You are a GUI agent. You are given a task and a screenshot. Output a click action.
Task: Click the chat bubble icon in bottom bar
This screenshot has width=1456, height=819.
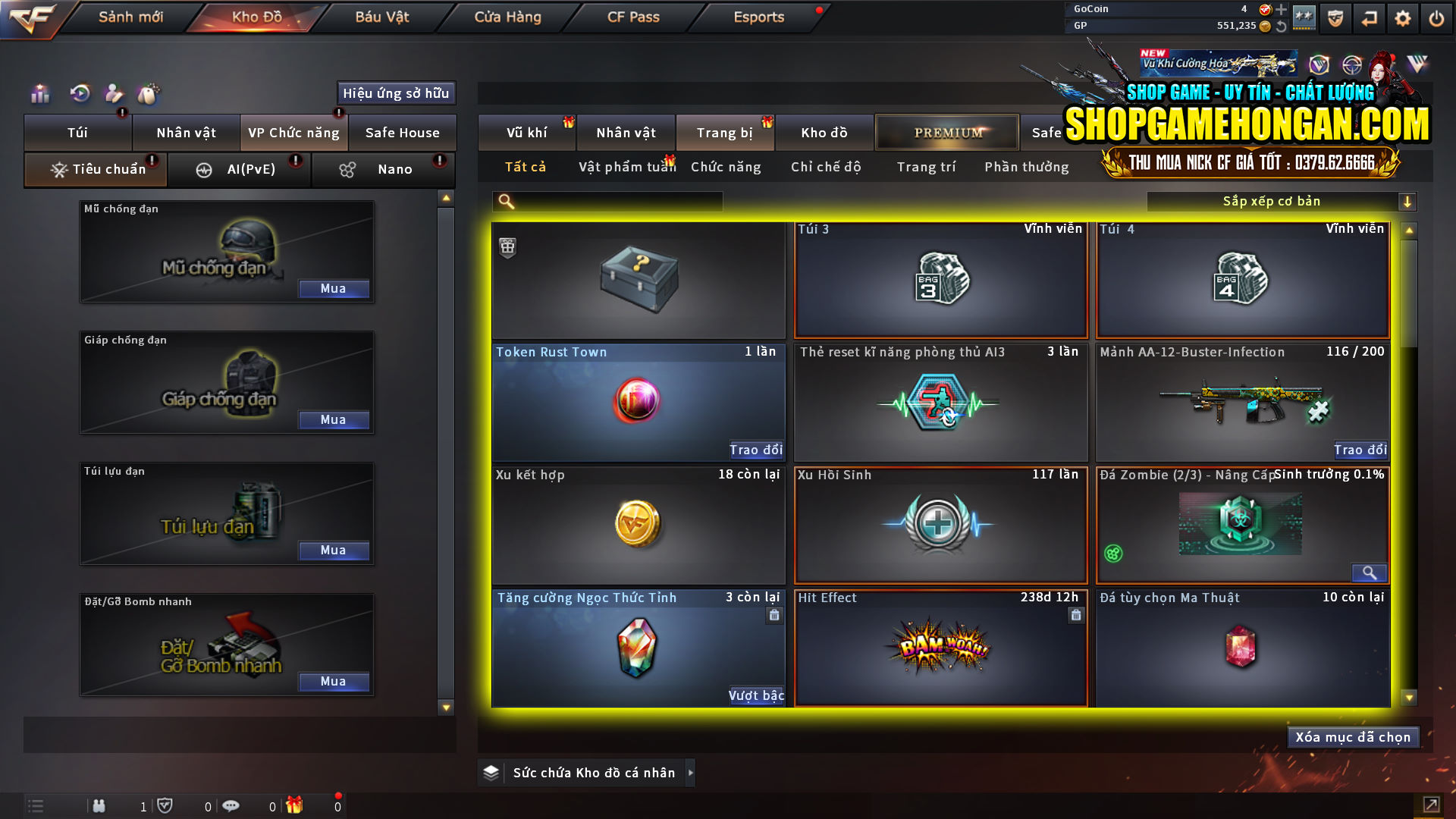231,805
